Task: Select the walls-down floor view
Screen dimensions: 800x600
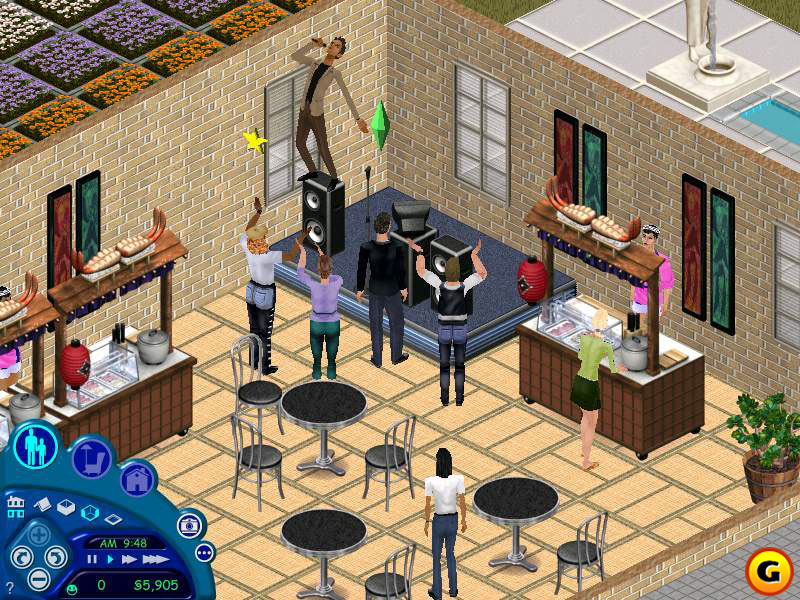Action: (112, 519)
